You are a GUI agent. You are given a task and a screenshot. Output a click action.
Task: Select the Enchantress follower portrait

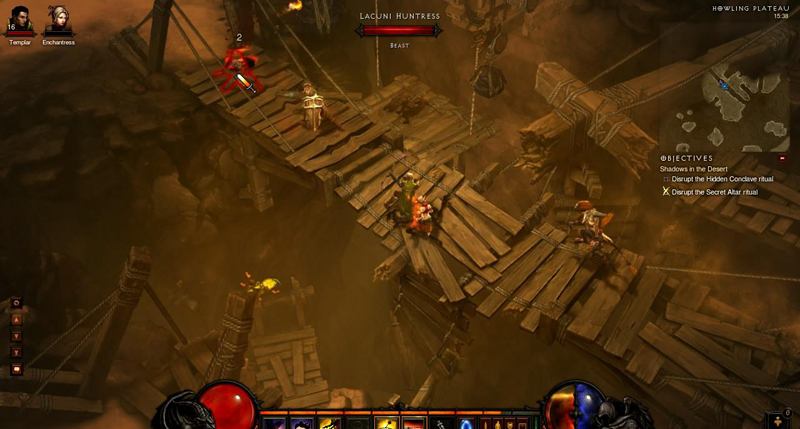(58, 20)
